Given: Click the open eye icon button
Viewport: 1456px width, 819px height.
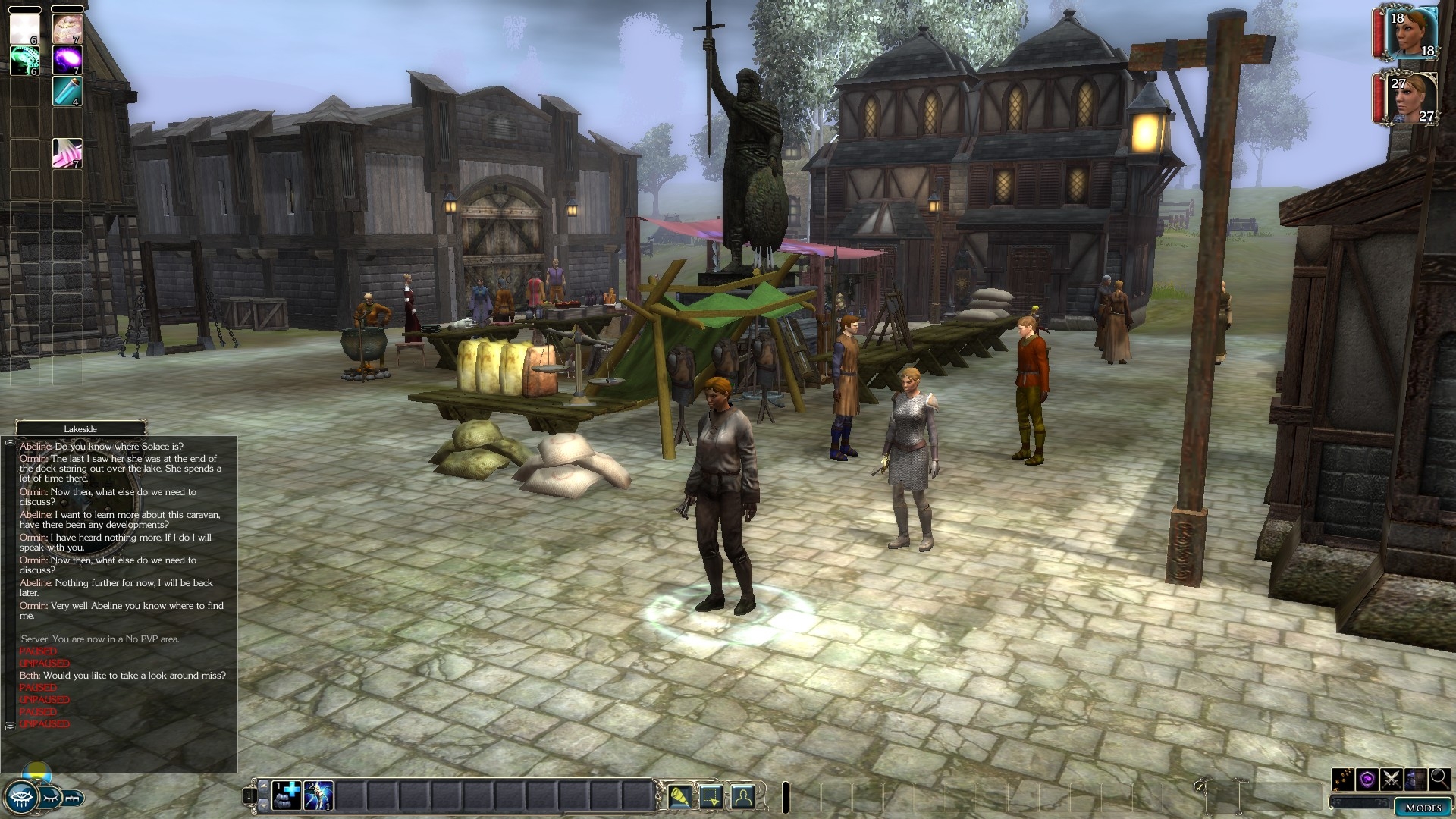Looking at the screenshot, I should 20,797.
